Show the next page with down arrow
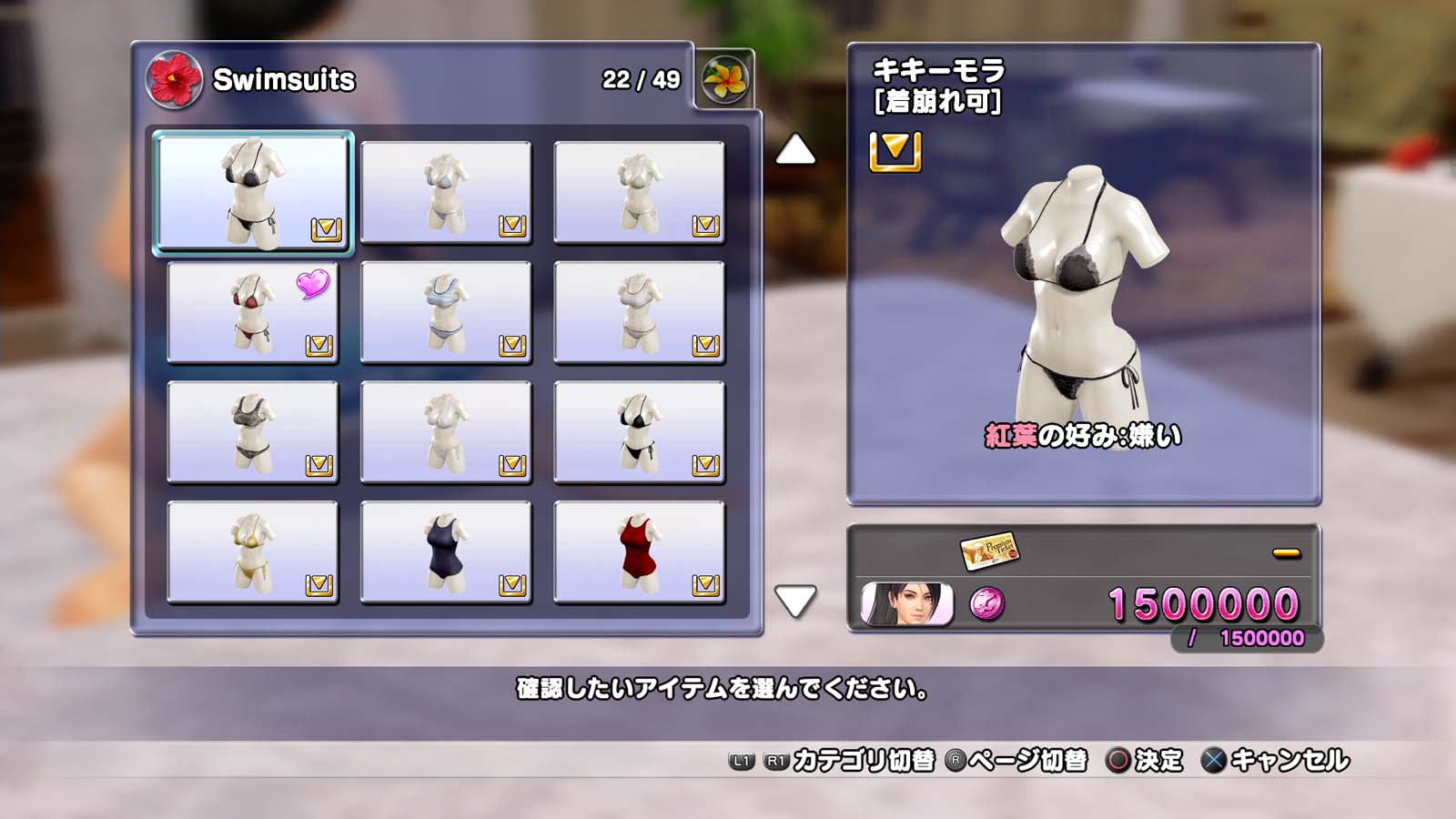Viewport: 1456px width, 819px height. click(795, 601)
